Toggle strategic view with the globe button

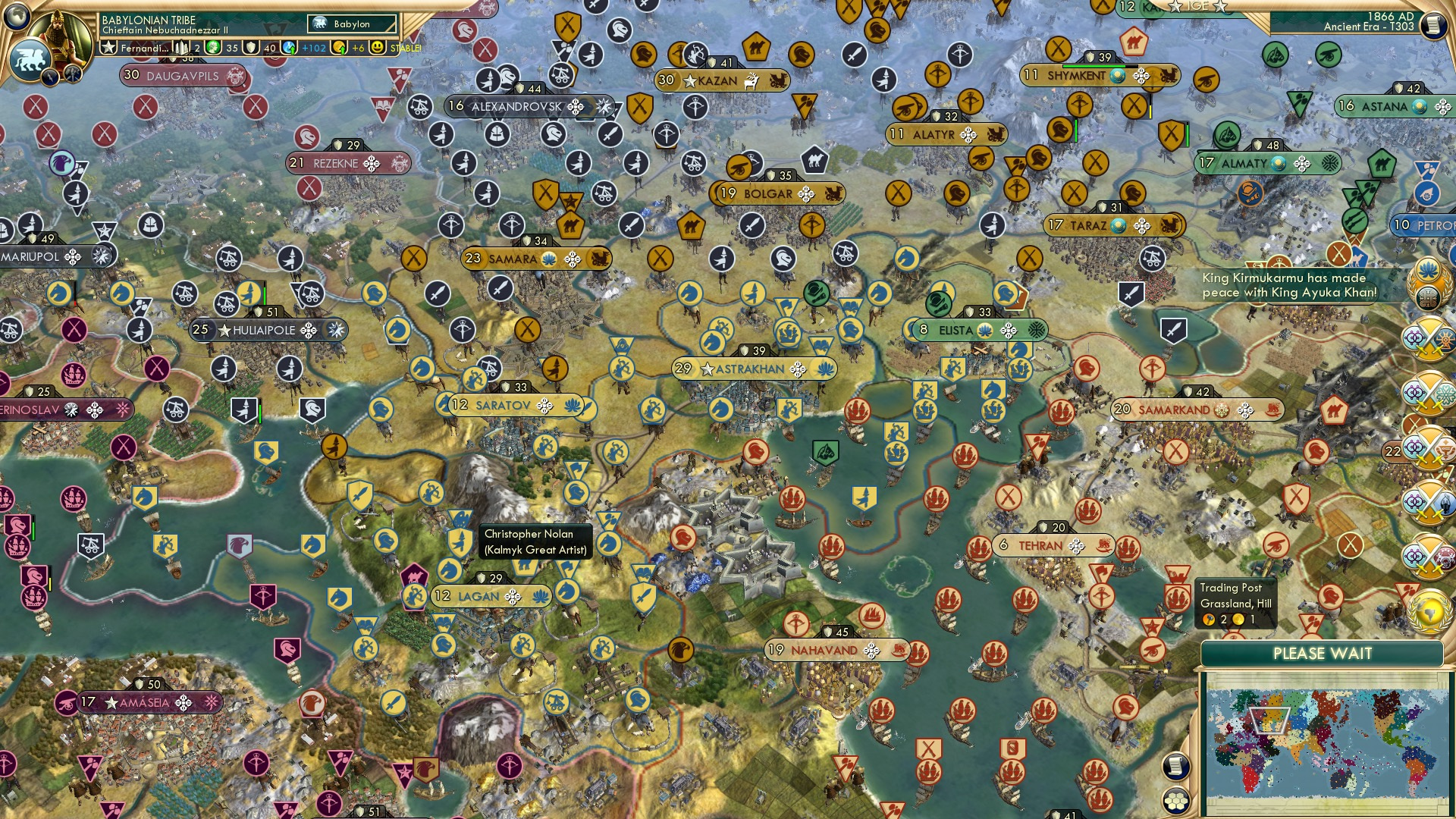[x=16, y=17]
